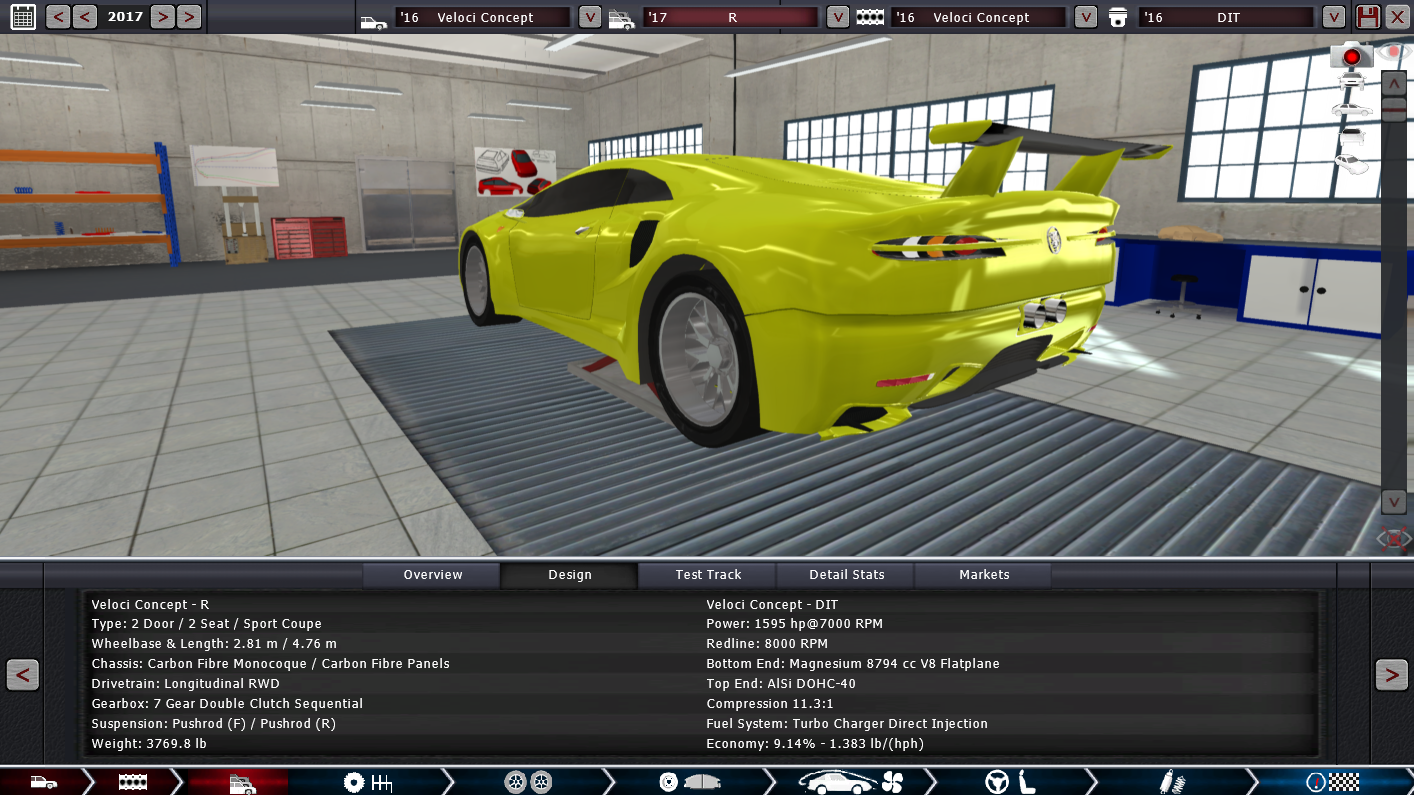Screen dimensions: 1414x795
Task: Open the calendar icon
Action: click(22, 16)
